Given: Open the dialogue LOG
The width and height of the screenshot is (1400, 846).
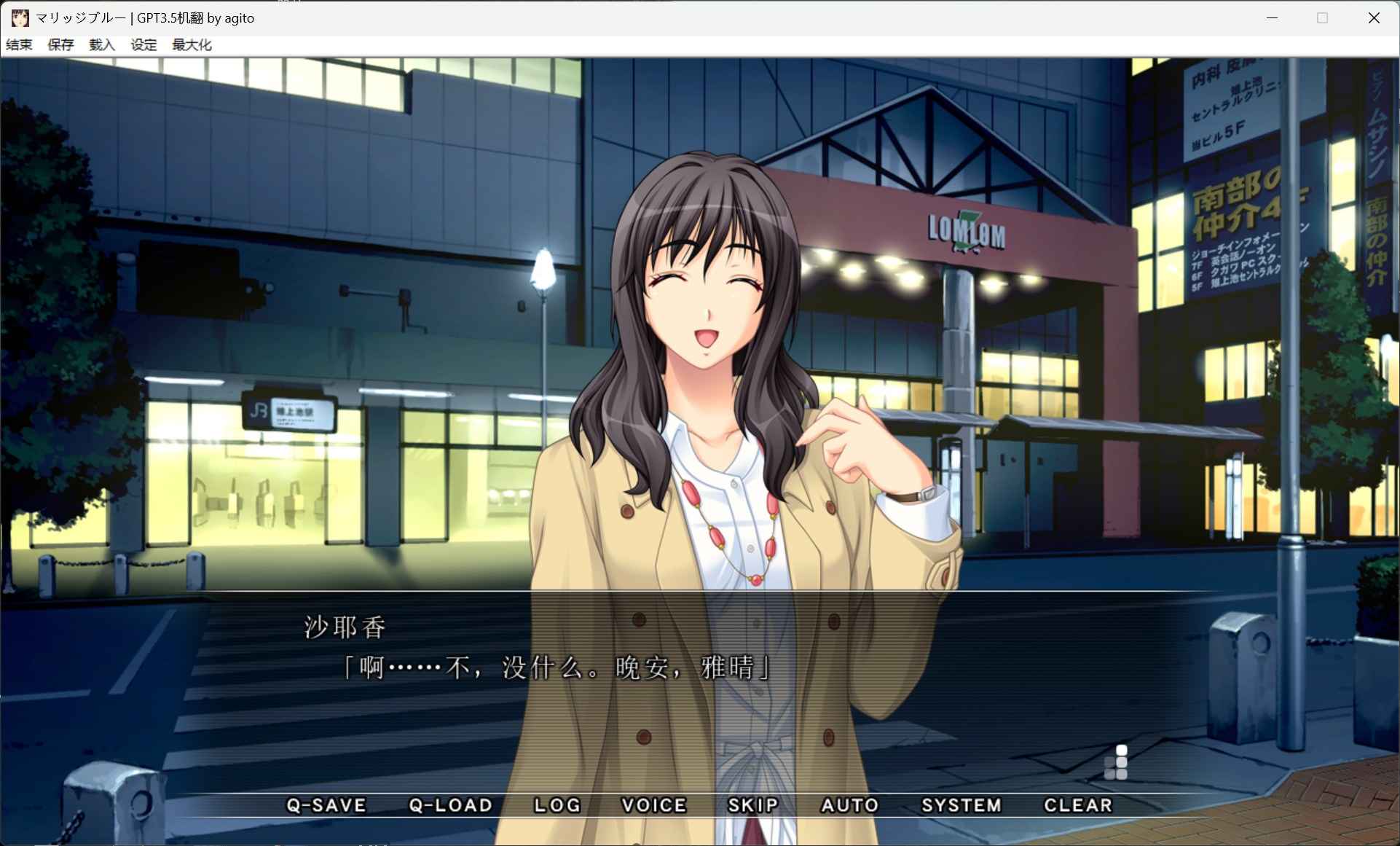Looking at the screenshot, I should coord(557,805).
